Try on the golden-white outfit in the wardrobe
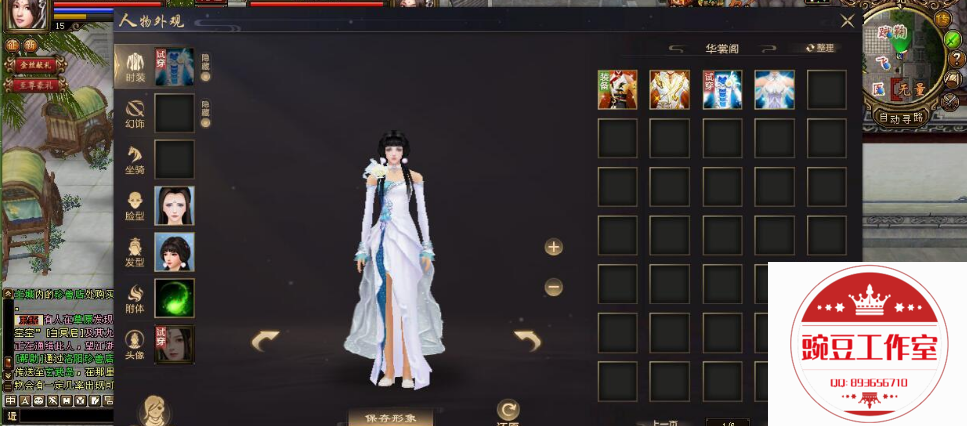This screenshot has height=426, width=967. pyautogui.click(x=669, y=89)
